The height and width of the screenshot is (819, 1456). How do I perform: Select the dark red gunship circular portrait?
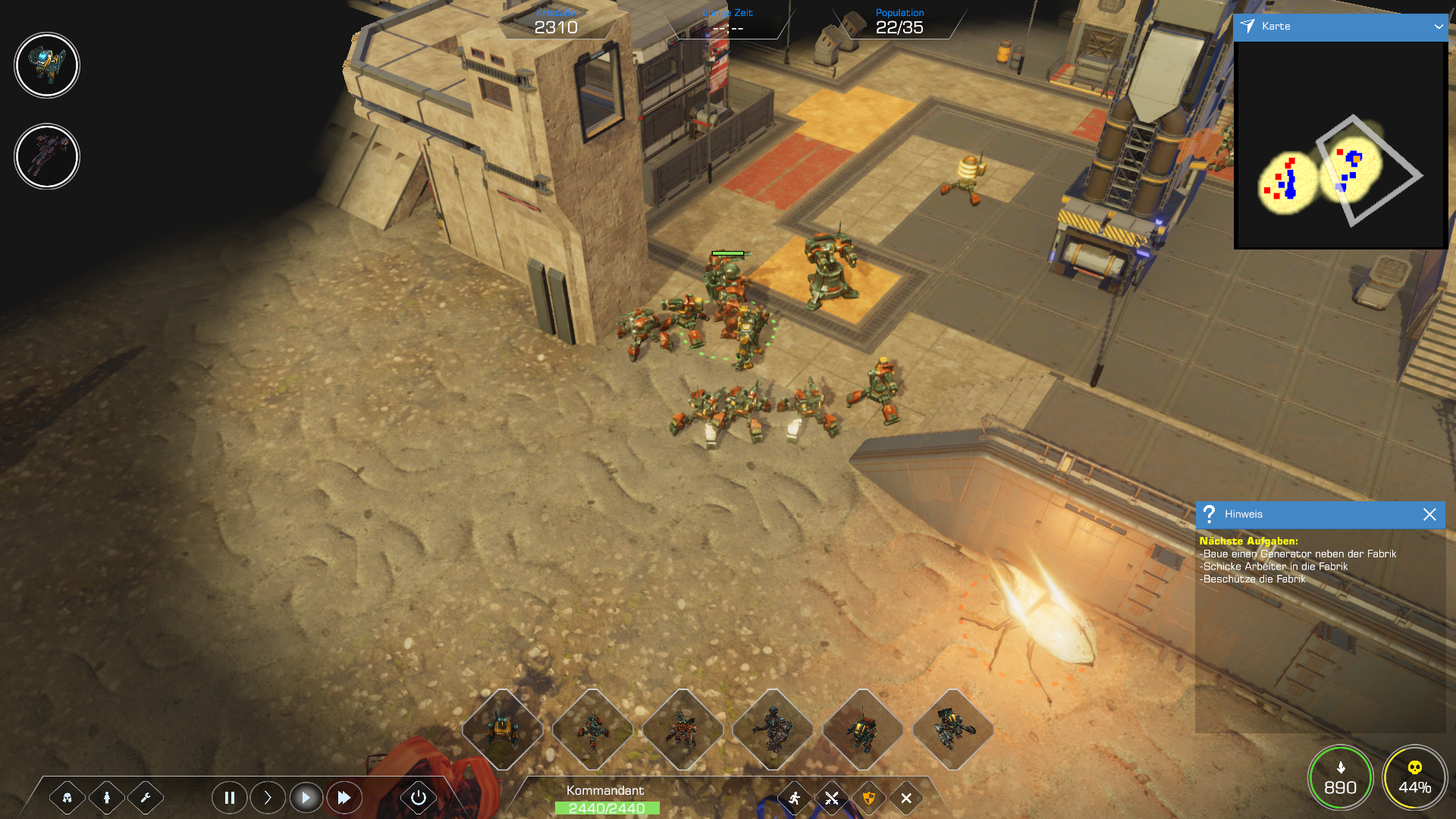[x=47, y=157]
